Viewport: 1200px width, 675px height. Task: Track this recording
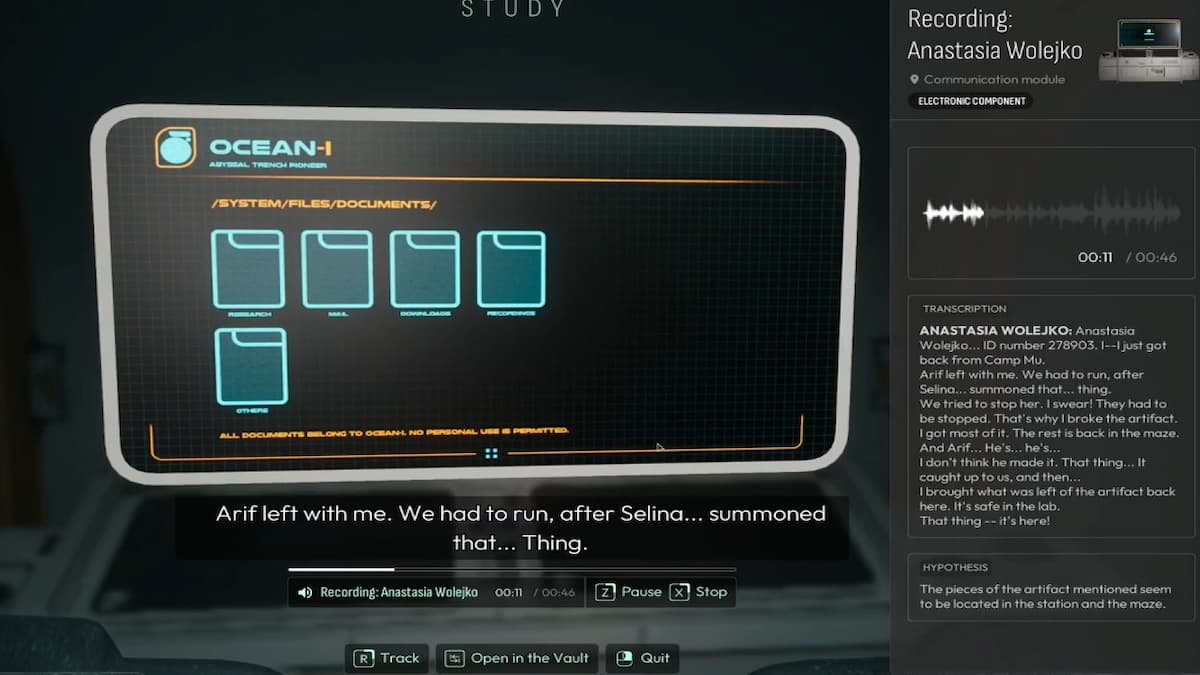[x=387, y=658]
